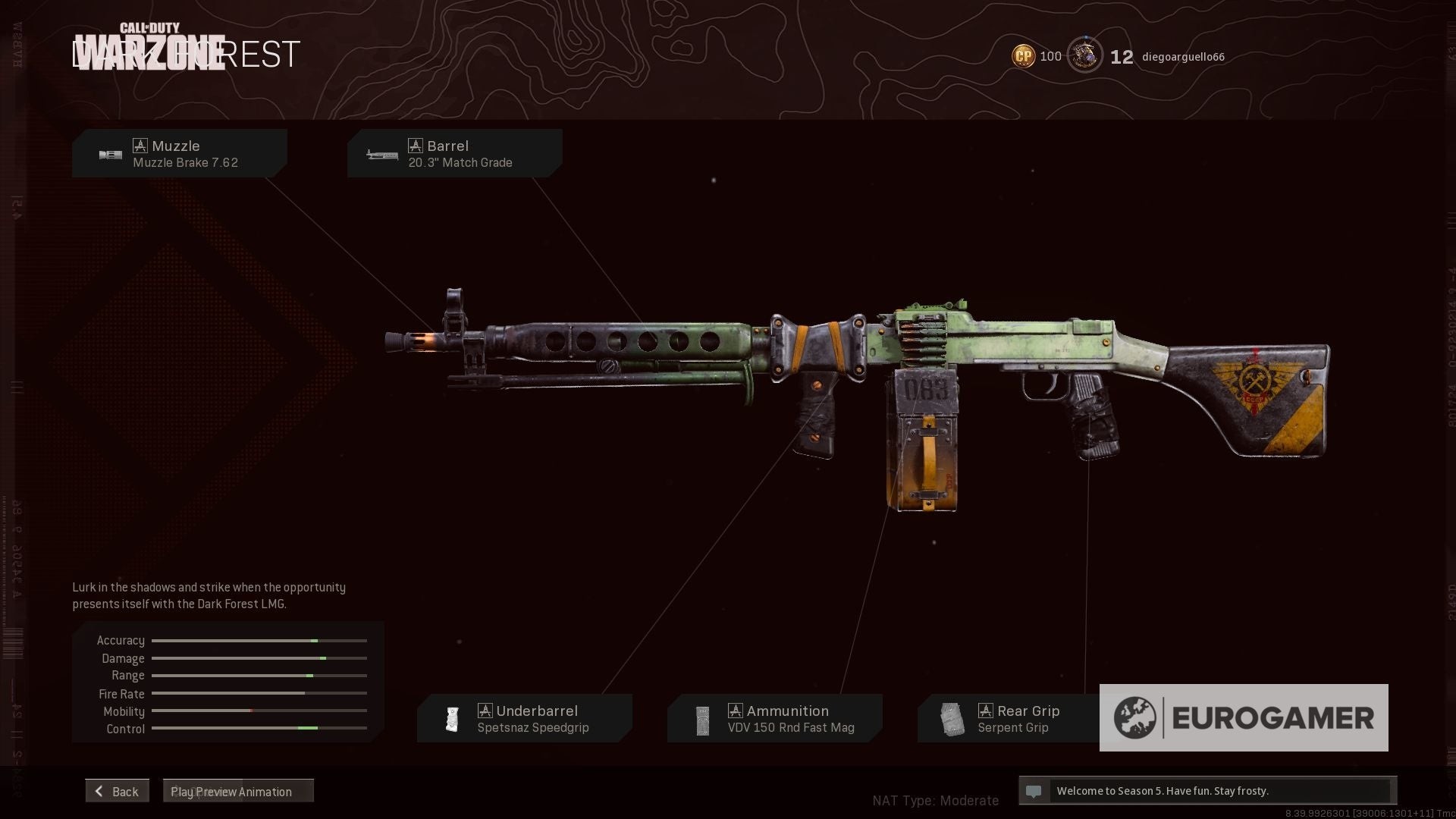The height and width of the screenshot is (819, 1456).
Task: Activate Play Preview Animation
Action: click(x=231, y=791)
